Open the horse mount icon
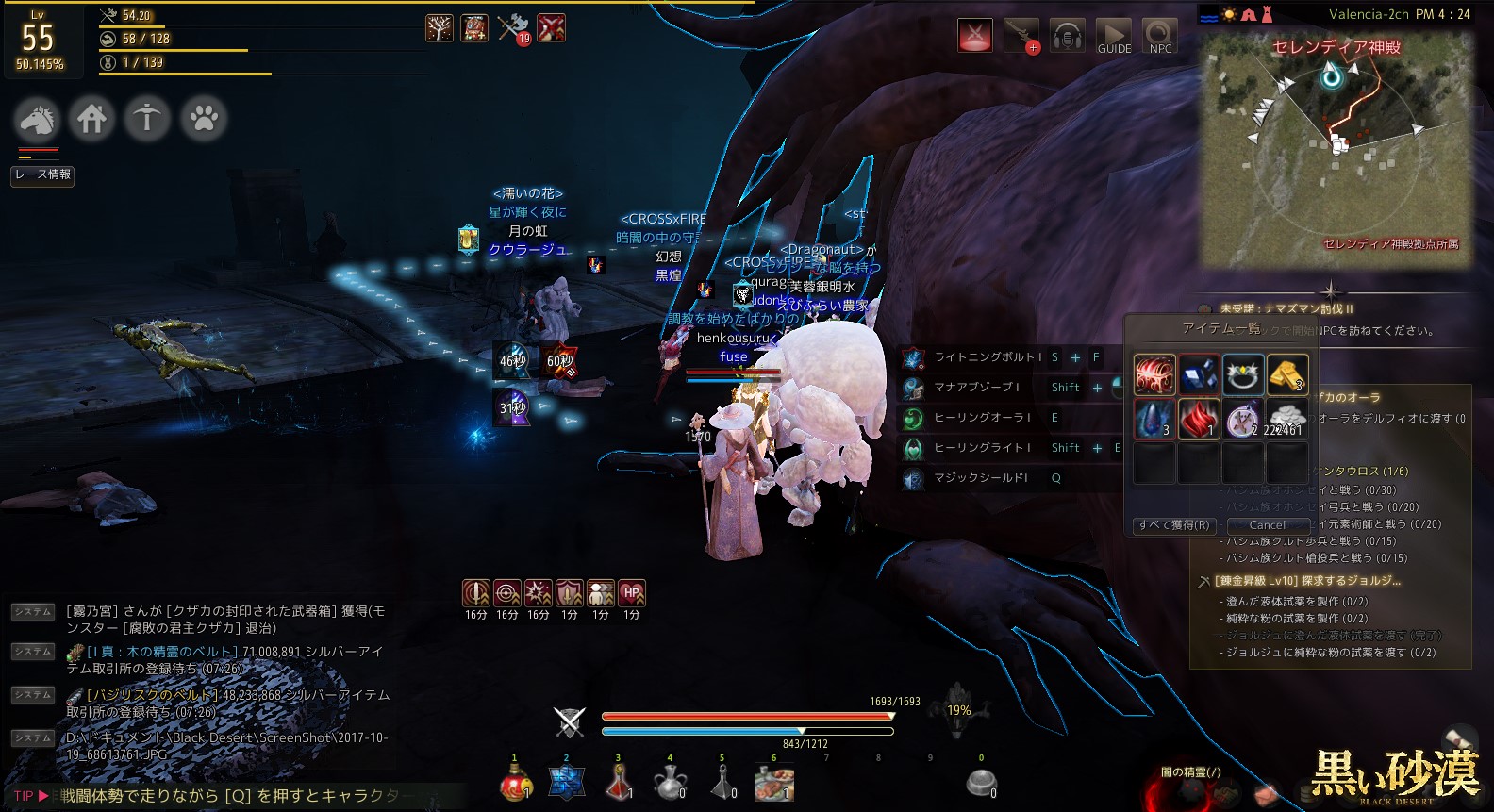 (38, 119)
